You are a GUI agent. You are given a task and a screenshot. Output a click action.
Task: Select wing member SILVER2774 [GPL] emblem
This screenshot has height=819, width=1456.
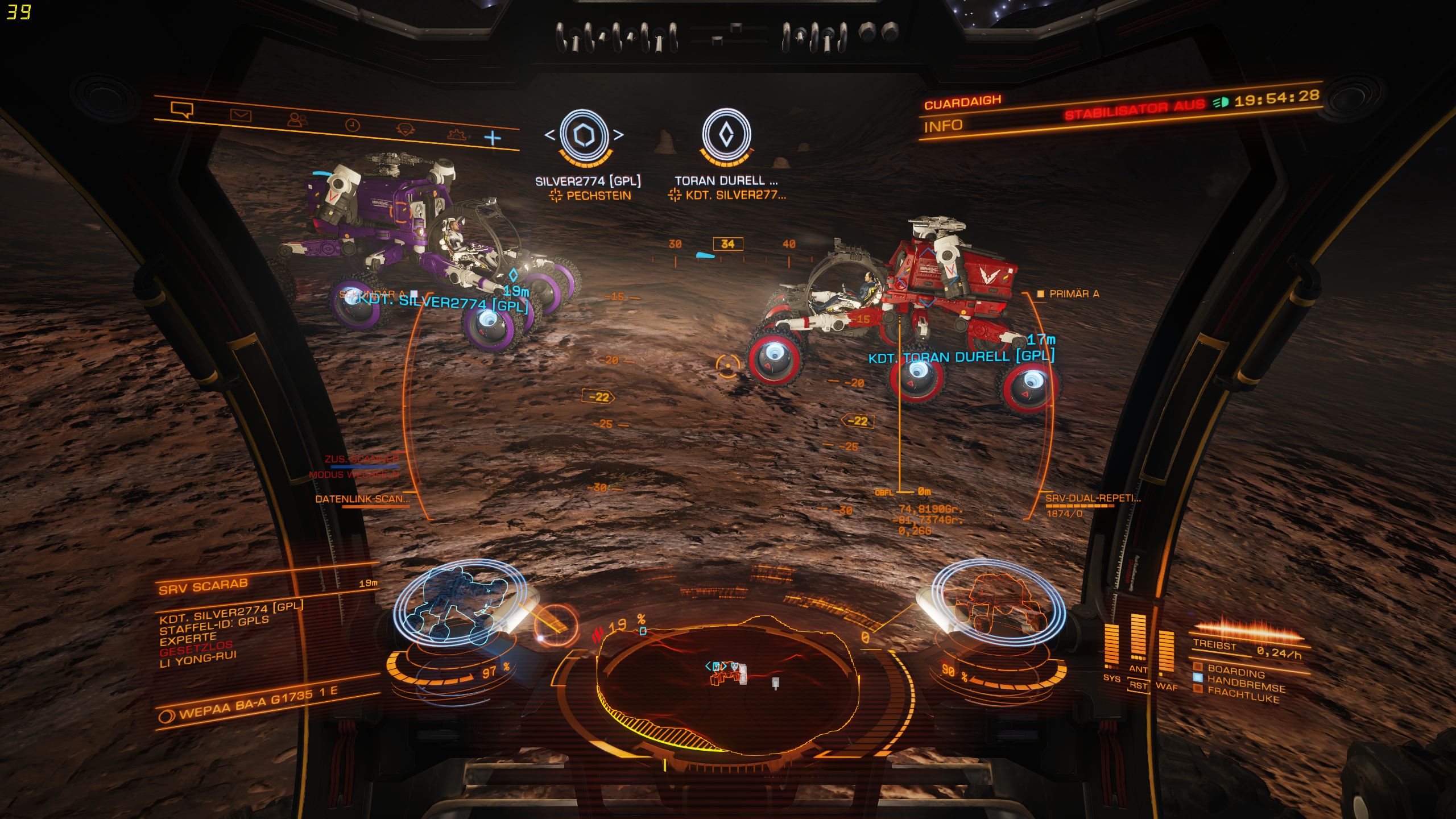[x=584, y=135]
